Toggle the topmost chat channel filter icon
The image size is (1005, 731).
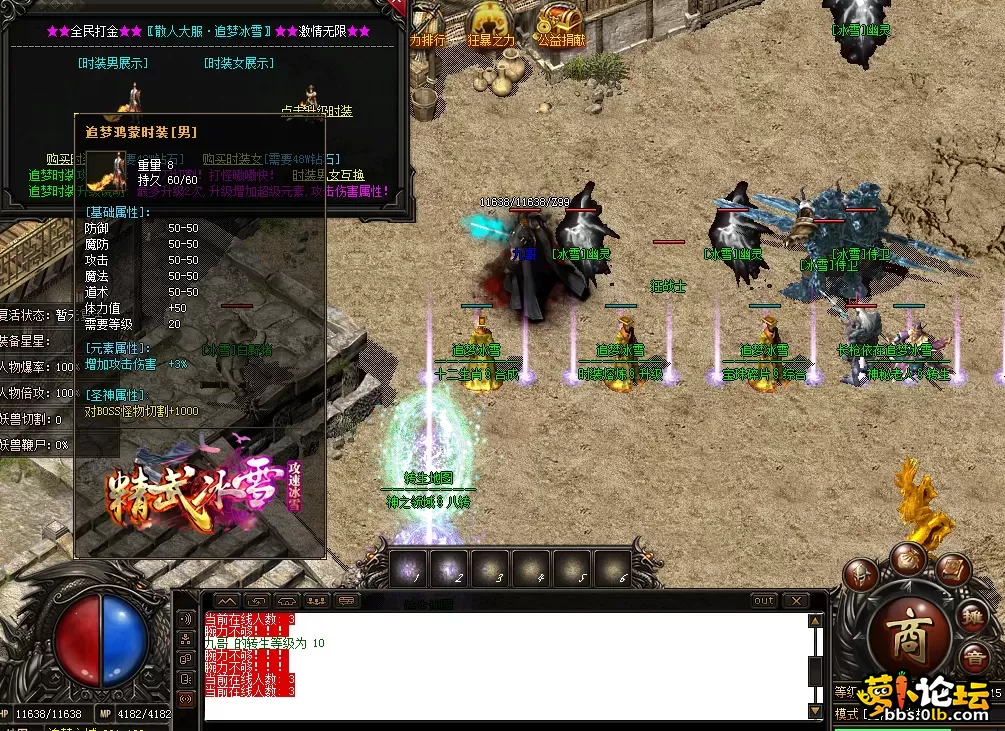pos(186,618)
